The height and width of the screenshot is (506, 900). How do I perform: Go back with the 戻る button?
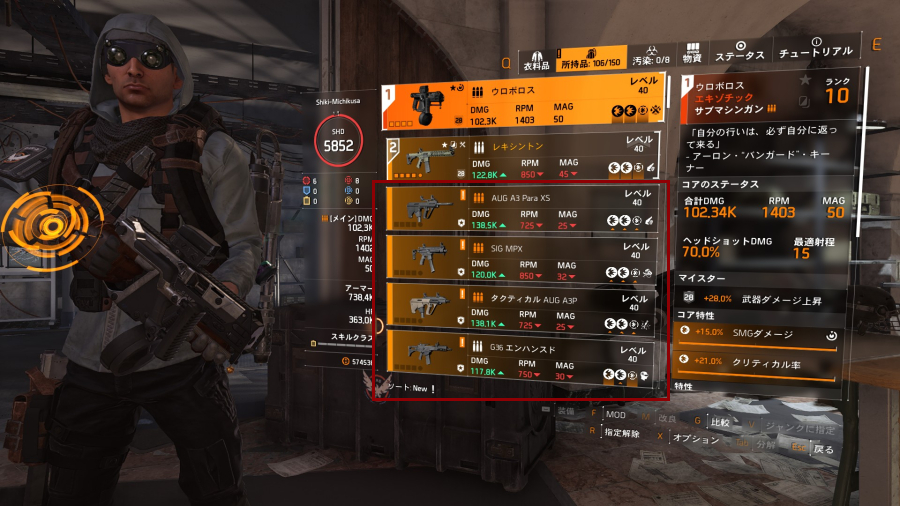[824, 450]
